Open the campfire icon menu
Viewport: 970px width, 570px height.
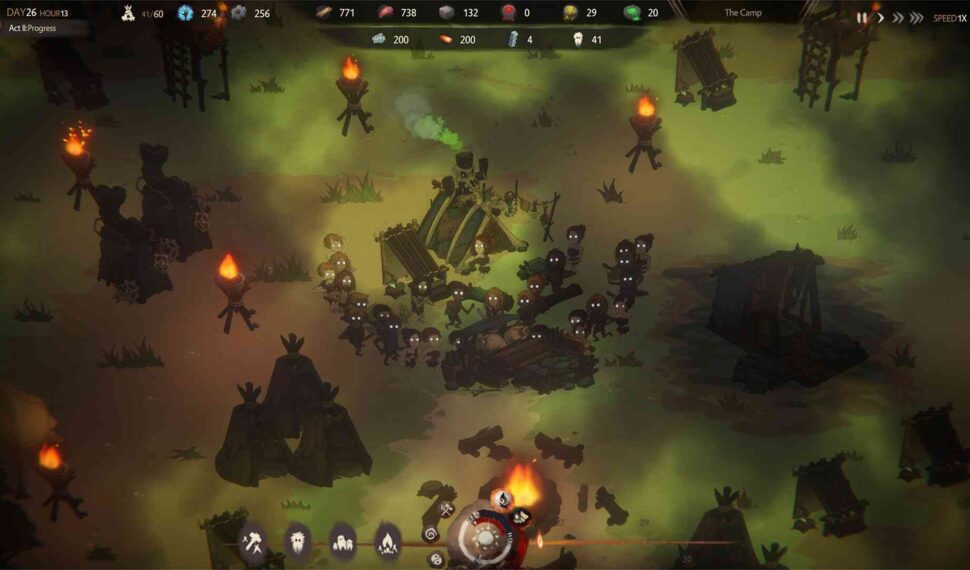388,541
